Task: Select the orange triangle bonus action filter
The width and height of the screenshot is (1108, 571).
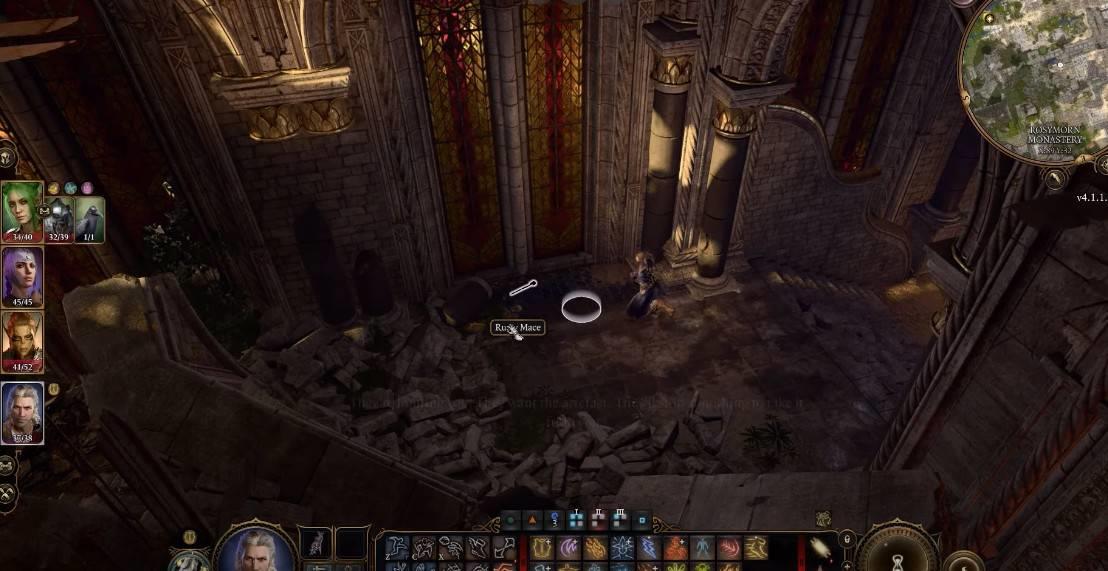Action: coord(533,520)
